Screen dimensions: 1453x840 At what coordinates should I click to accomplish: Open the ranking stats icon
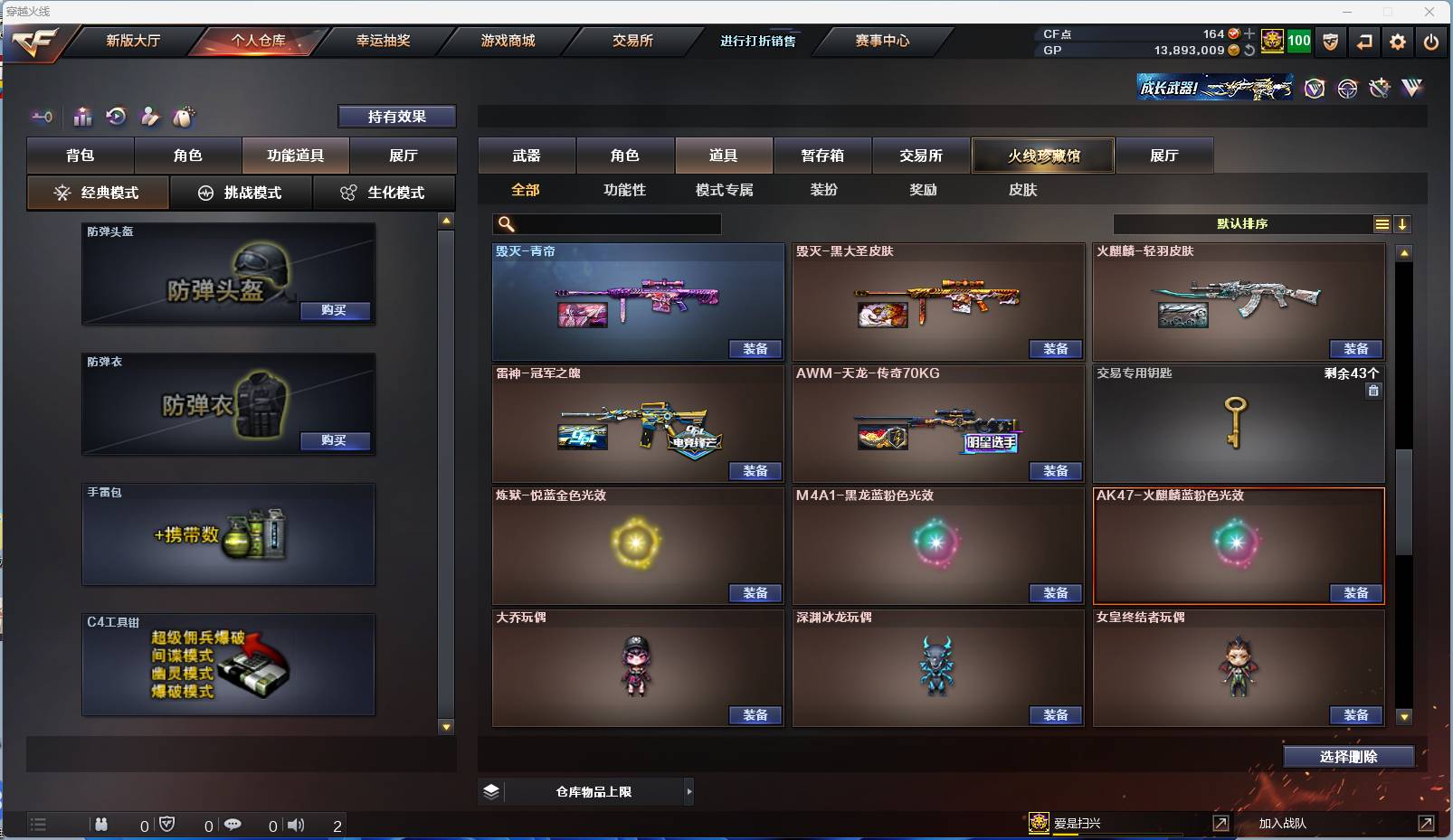pyautogui.click(x=82, y=117)
